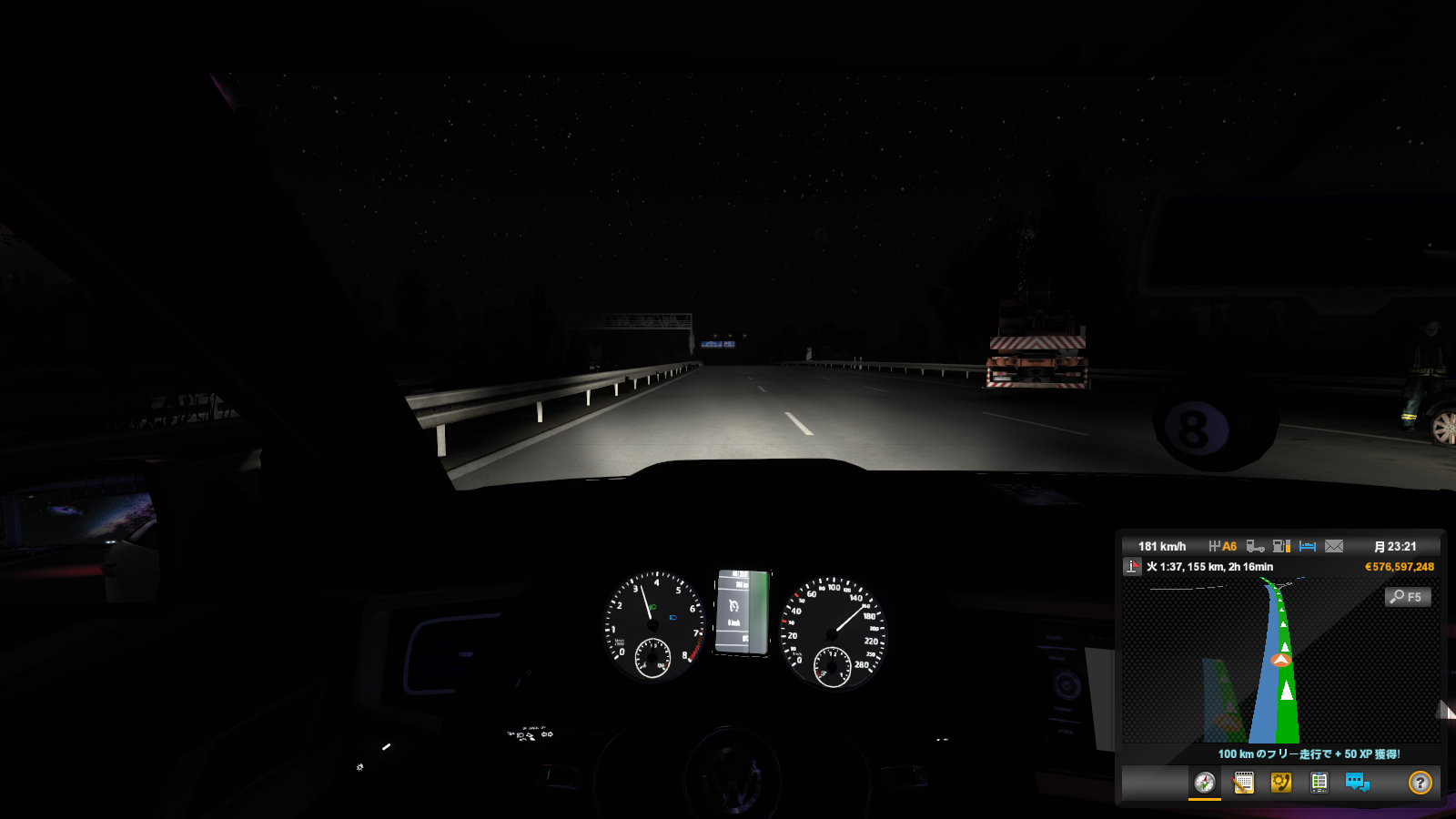This screenshot has width=1456, height=819.
Task: Open the chat speech-bubbles tab
Action: [x=1357, y=783]
